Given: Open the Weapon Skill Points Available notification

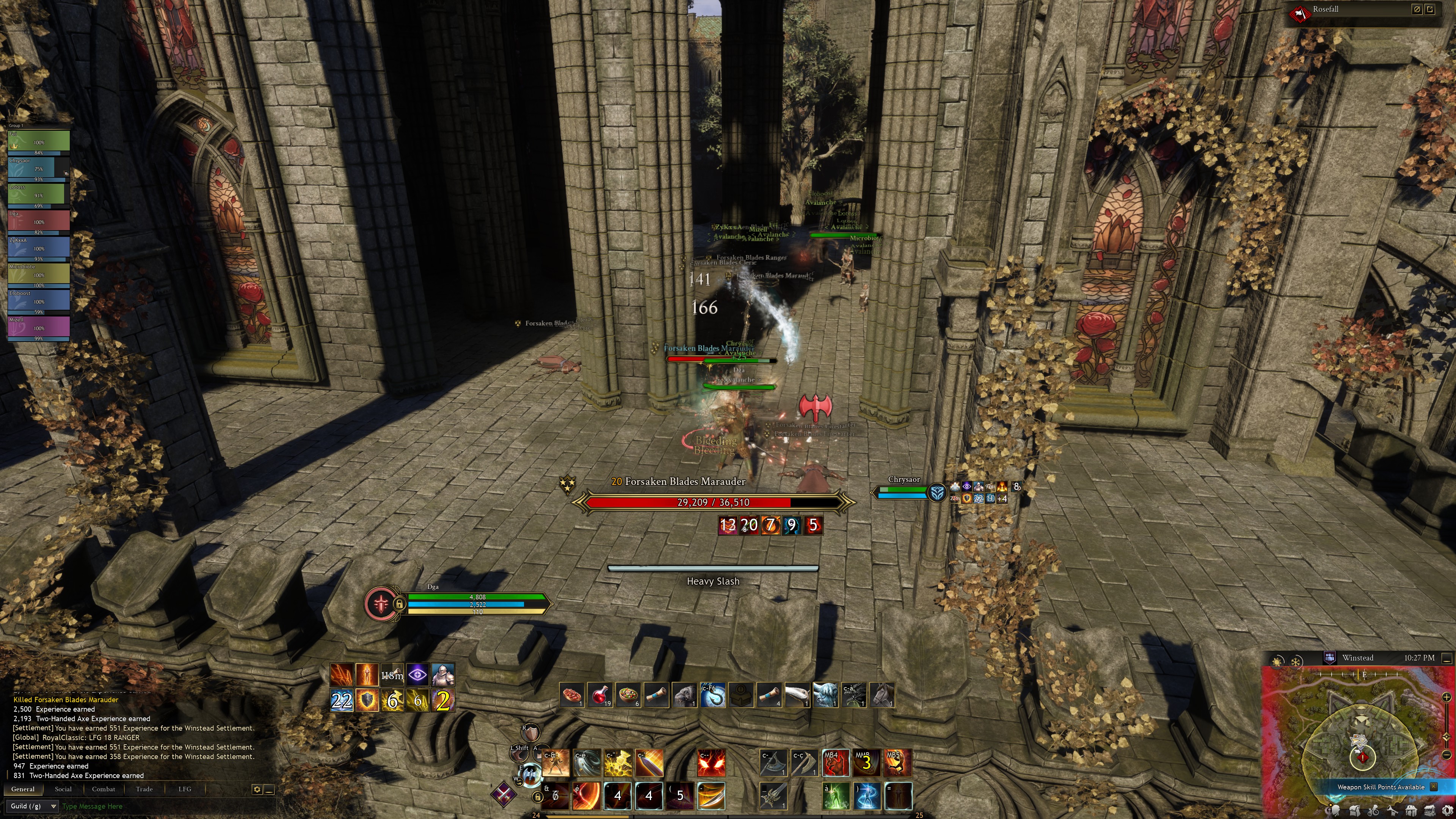Looking at the screenshot, I should pos(1381,787).
